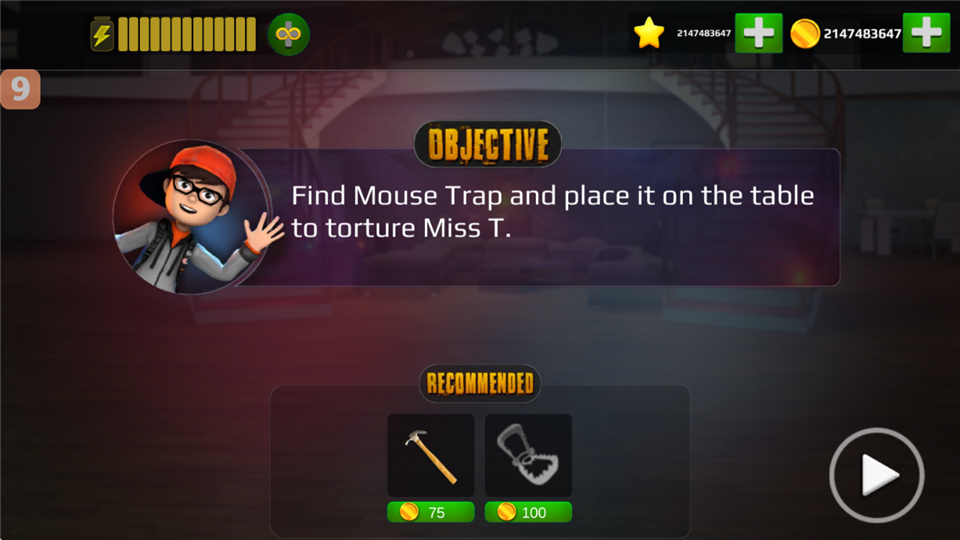Start the level with the play button
This screenshot has height=540, width=960.
coord(876,474)
